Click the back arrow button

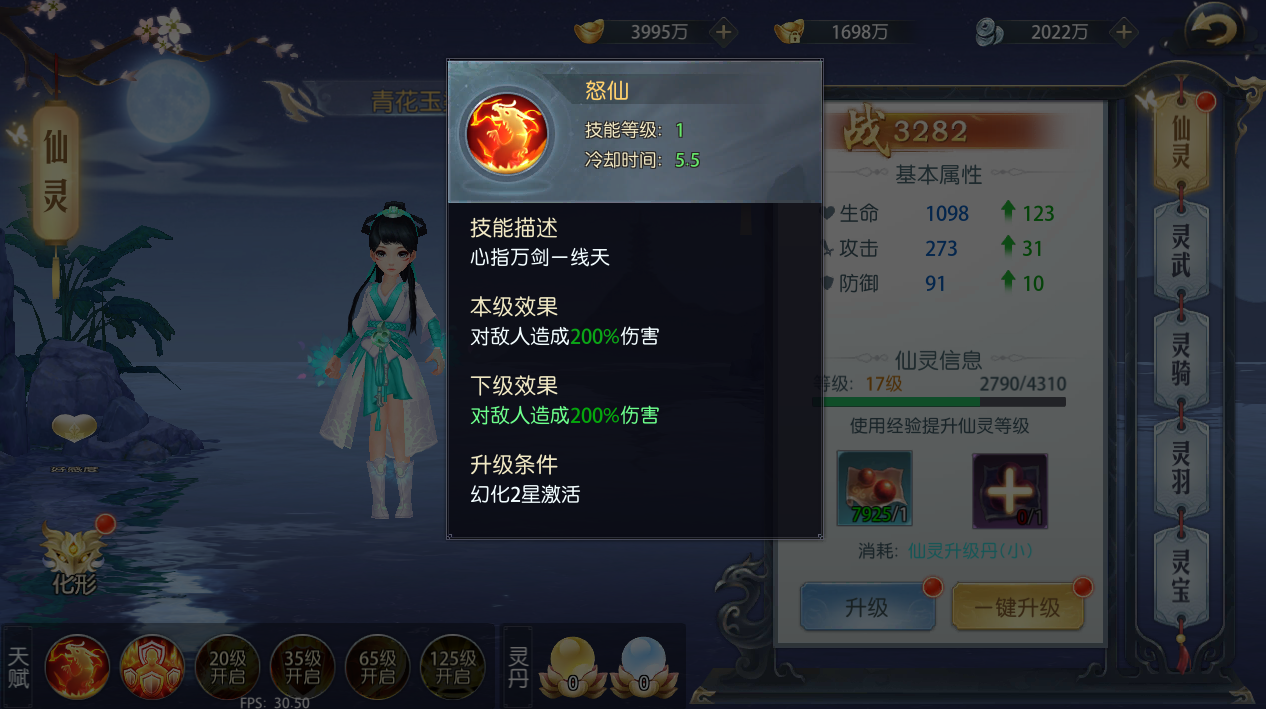pyautogui.click(x=1214, y=30)
